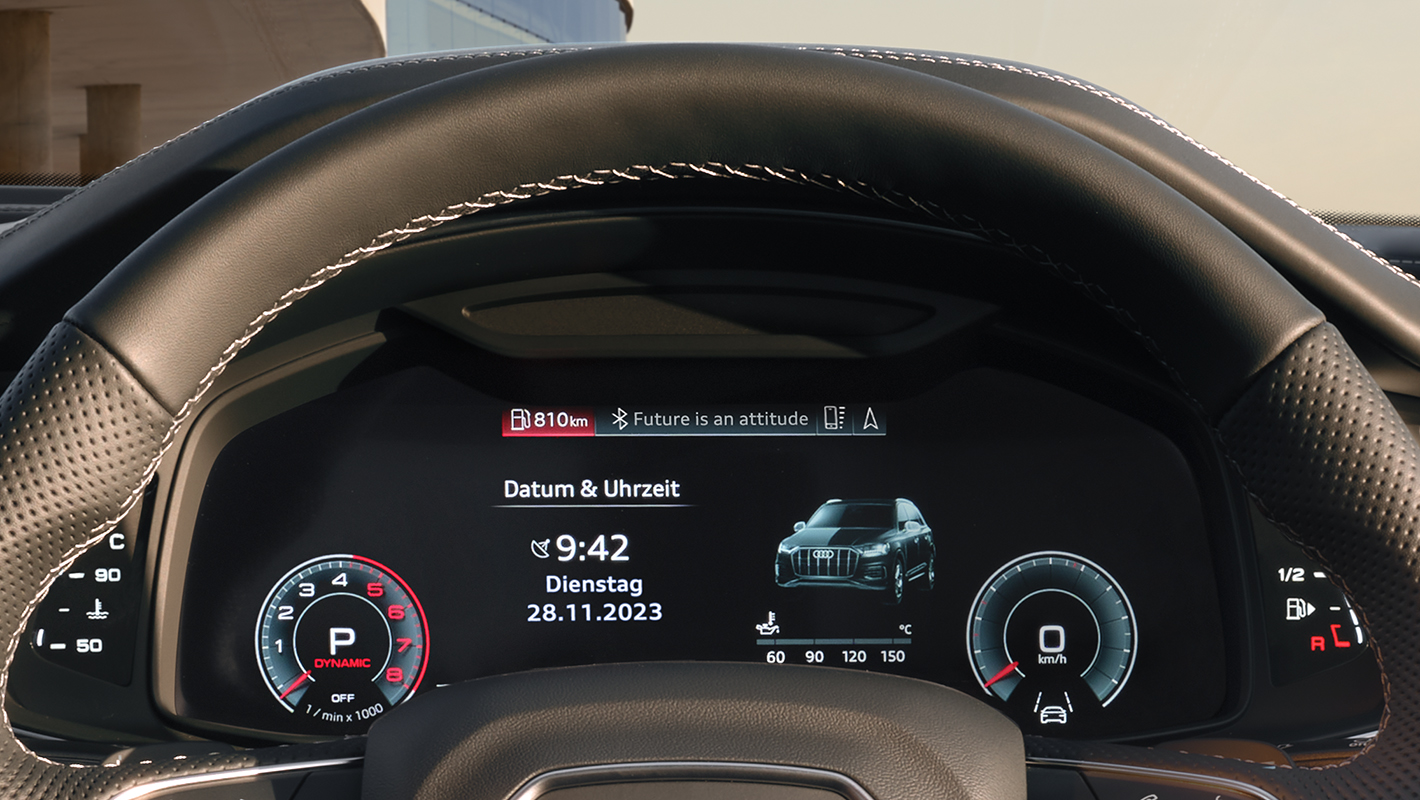Click the phone signal icon
The width and height of the screenshot is (1420, 800).
coord(834,420)
